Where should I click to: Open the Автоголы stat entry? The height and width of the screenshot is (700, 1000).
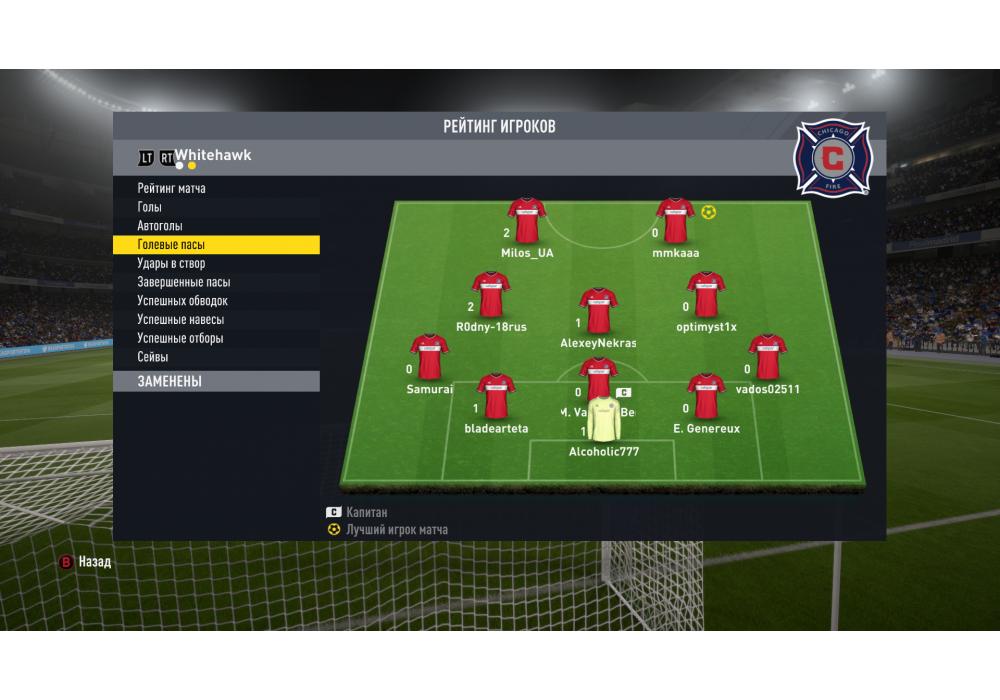160,226
